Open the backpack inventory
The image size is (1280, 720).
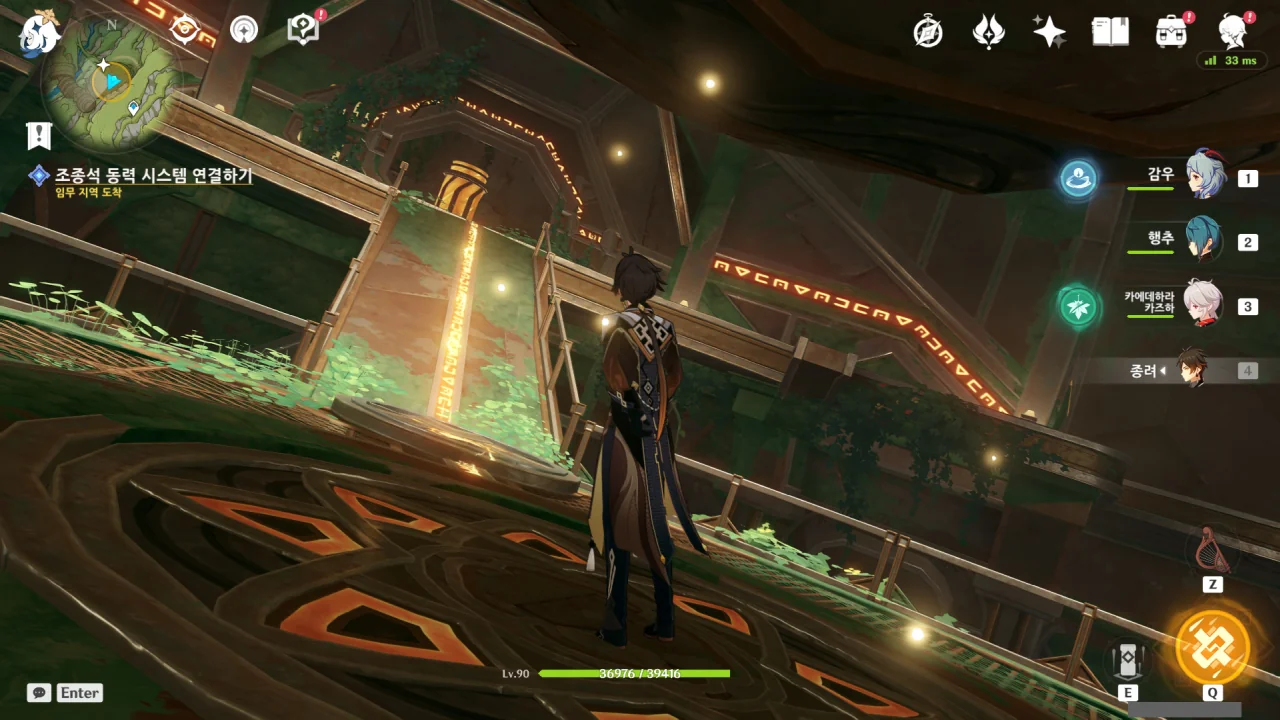[x=1171, y=32]
